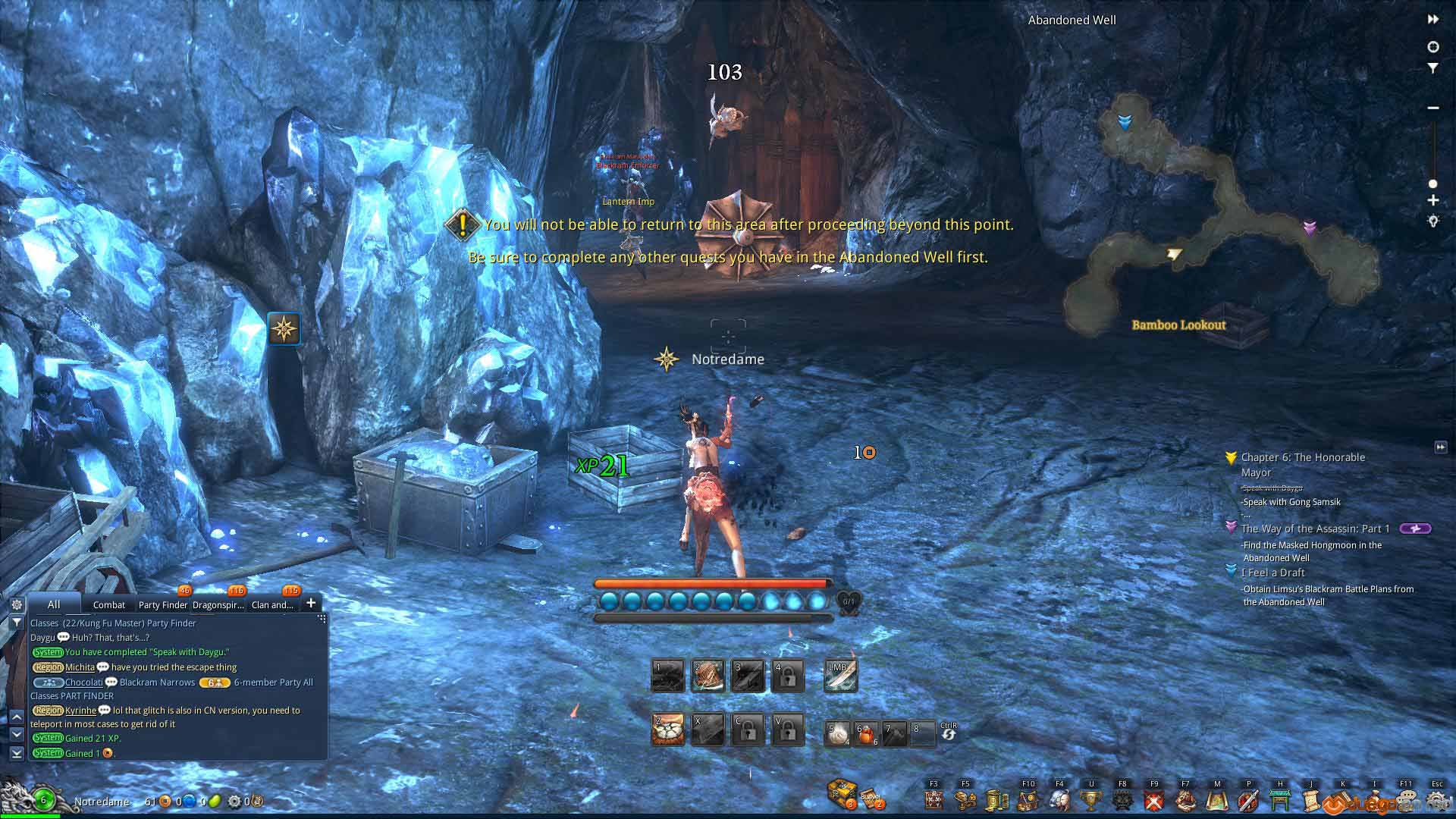The image size is (1456, 819).
Task: Open the Party Finder chat tab
Action: coord(162,604)
